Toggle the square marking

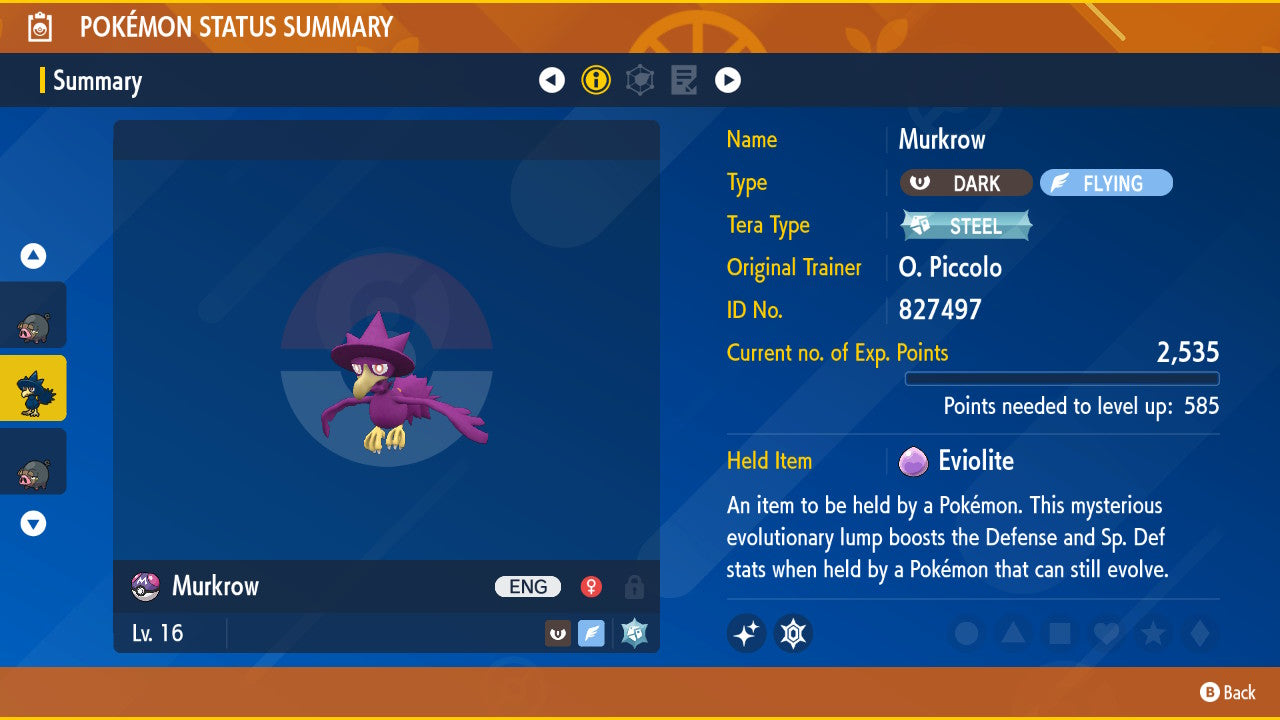click(x=1060, y=633)
